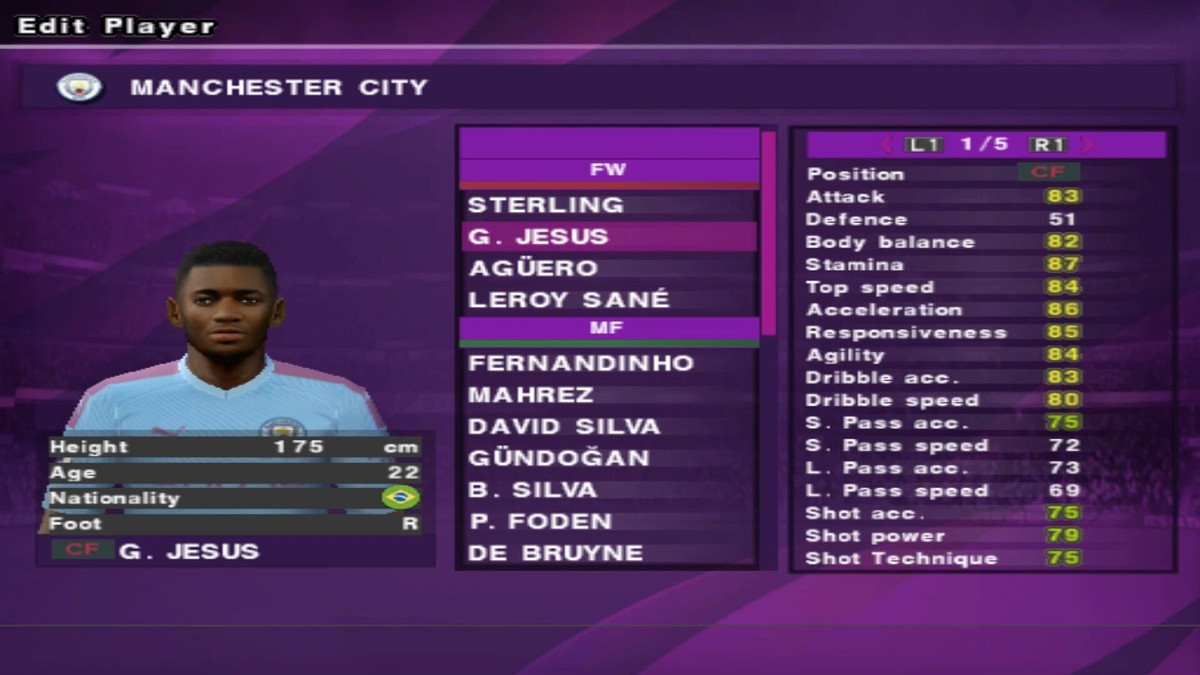Choose G. Jesus from the forwards list
Viewport: 1200px width, 675px height.
[x=538, y=237]
